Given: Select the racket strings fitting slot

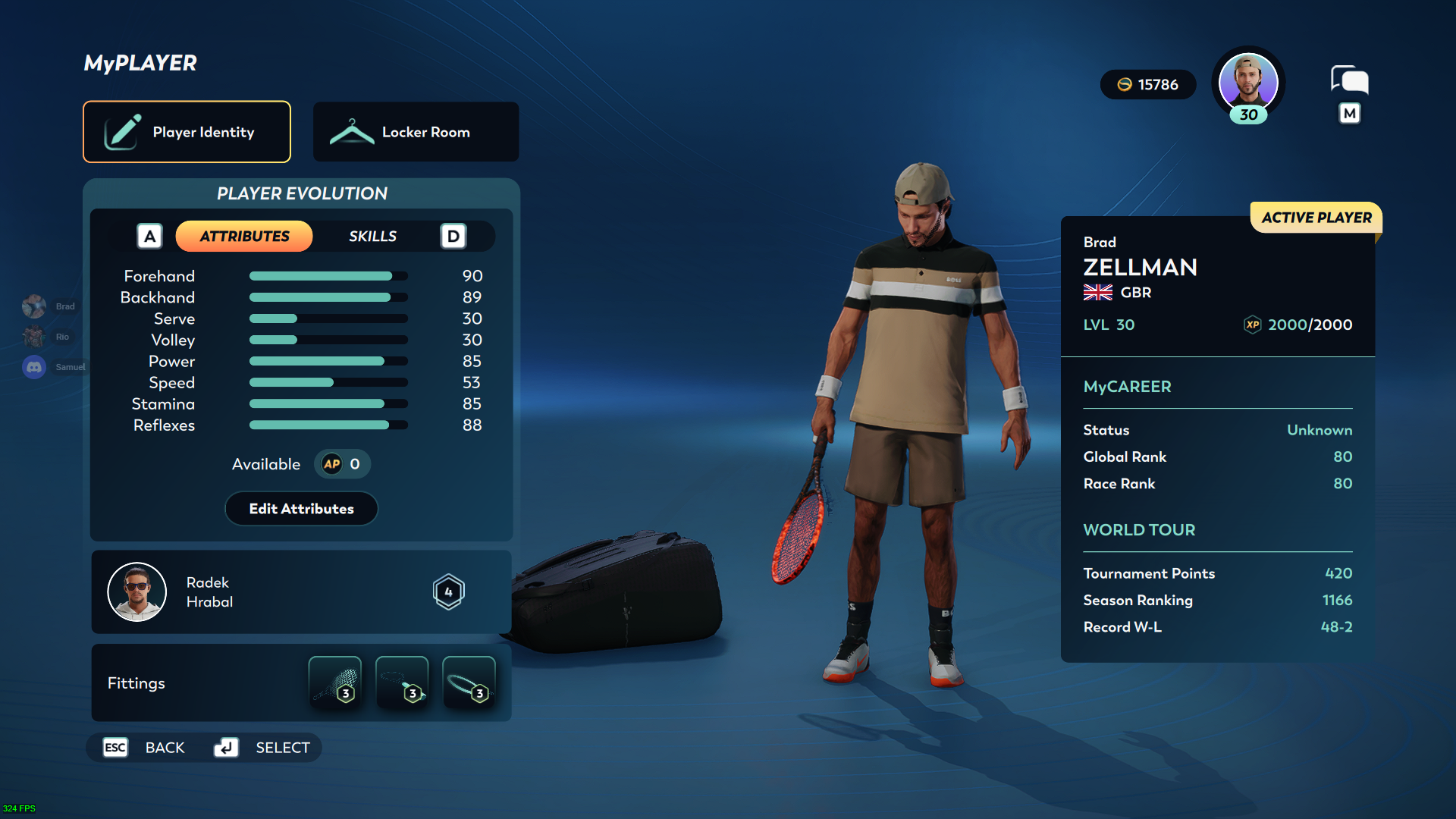Looking at the screenshot, I should (x=335, y=682).
